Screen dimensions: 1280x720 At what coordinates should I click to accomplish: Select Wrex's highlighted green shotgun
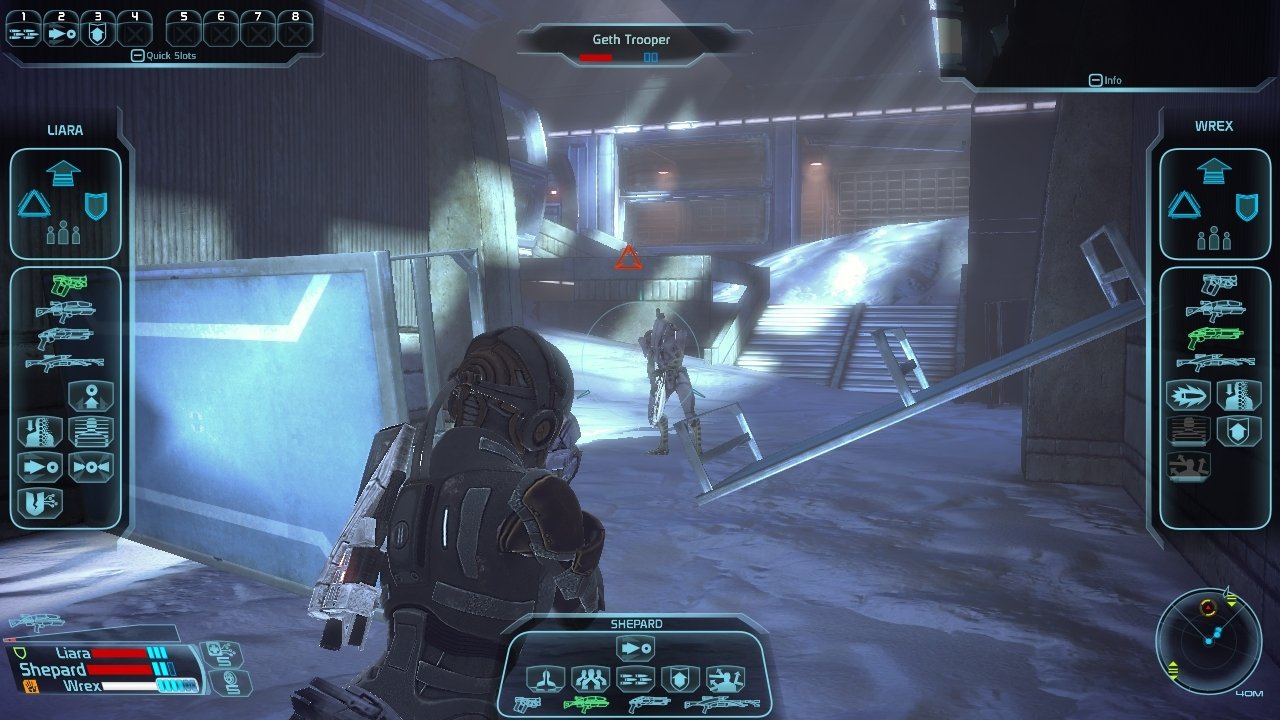click(1214, 336)
